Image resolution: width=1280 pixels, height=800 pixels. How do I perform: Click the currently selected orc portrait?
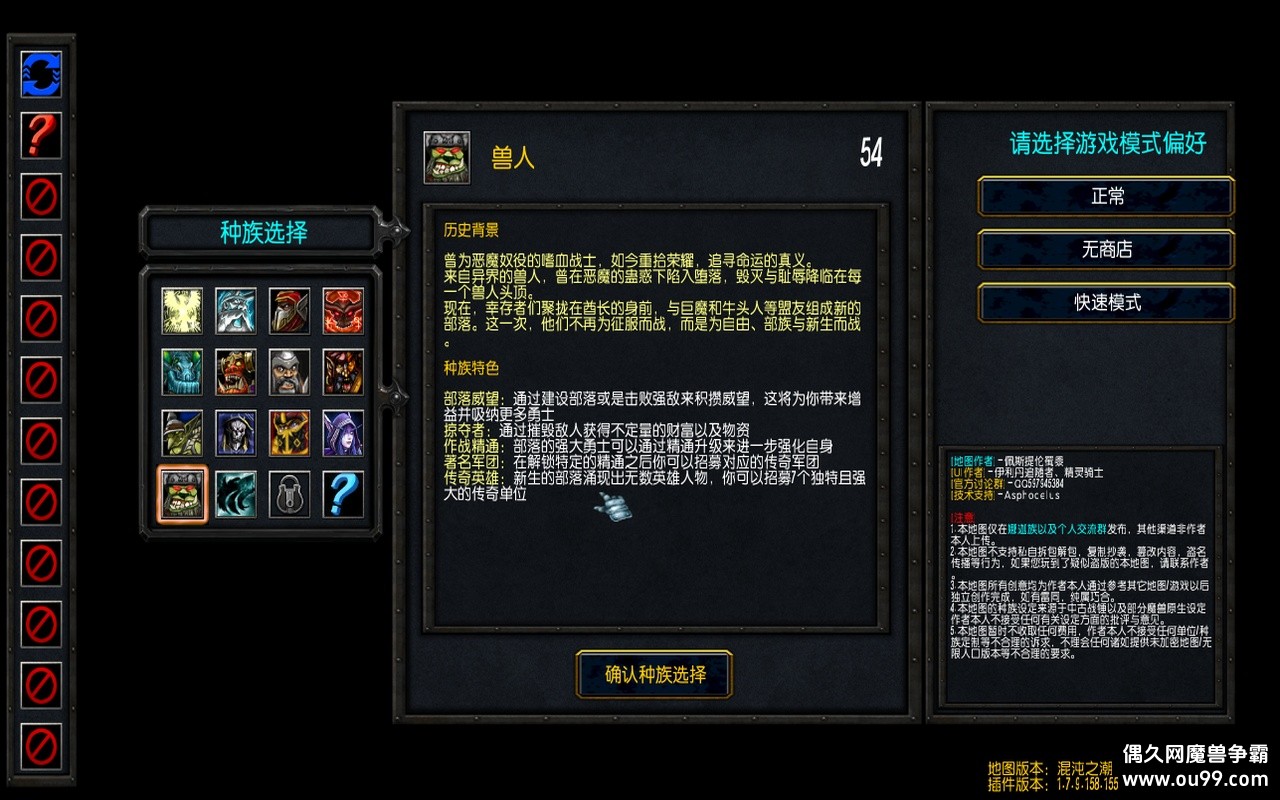coord(181,493)
